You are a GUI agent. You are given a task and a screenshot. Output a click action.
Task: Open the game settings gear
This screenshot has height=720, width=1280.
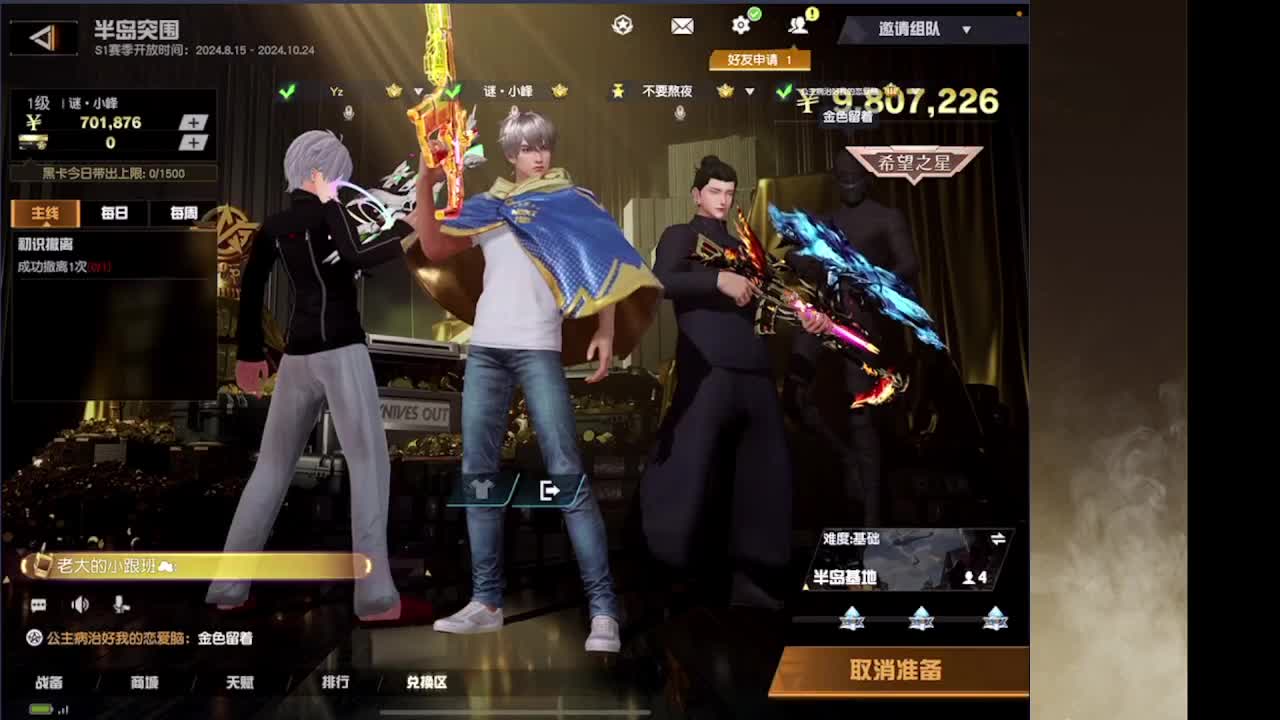(740, 26)
